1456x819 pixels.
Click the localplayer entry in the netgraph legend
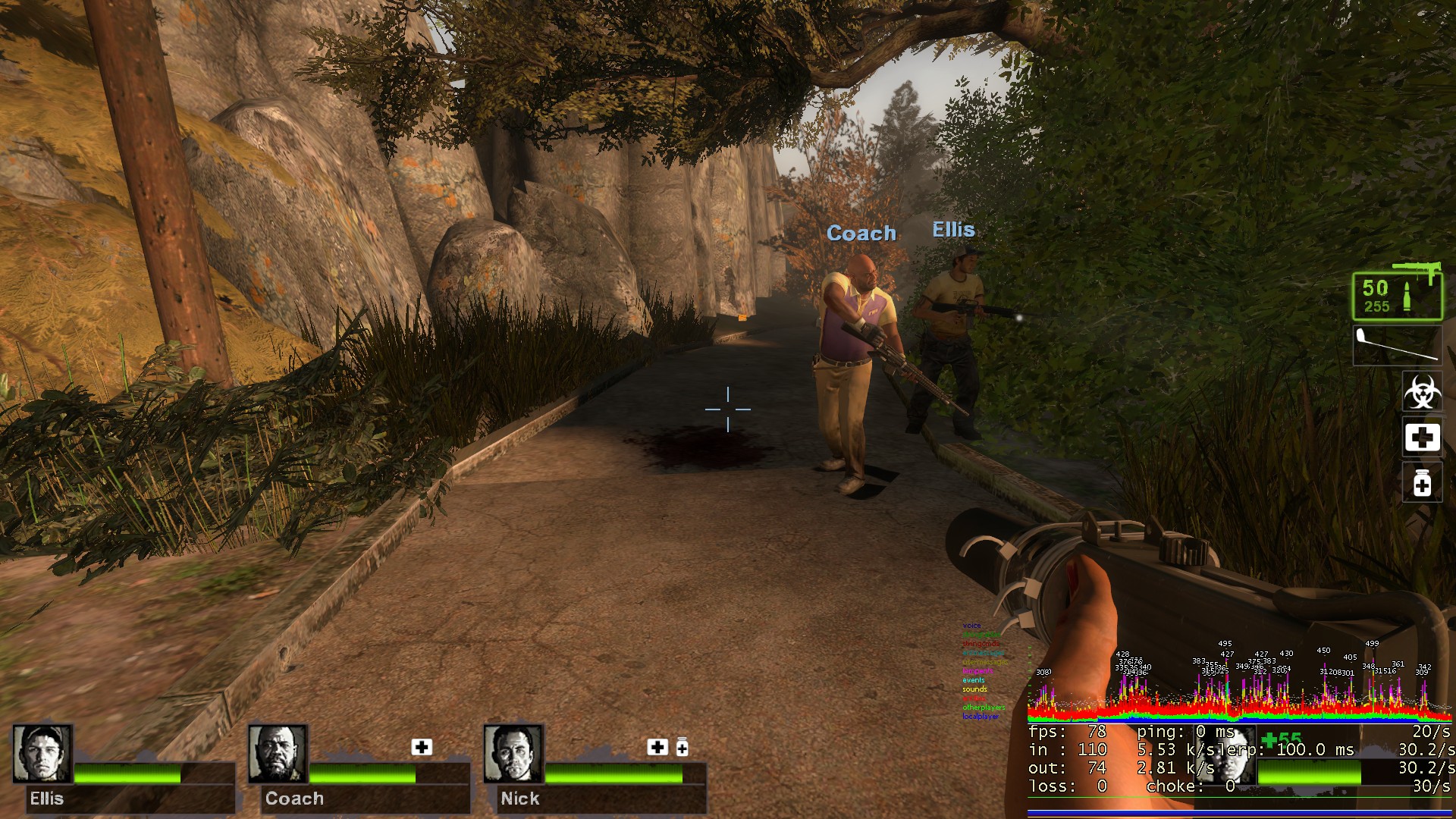(980, 715)
